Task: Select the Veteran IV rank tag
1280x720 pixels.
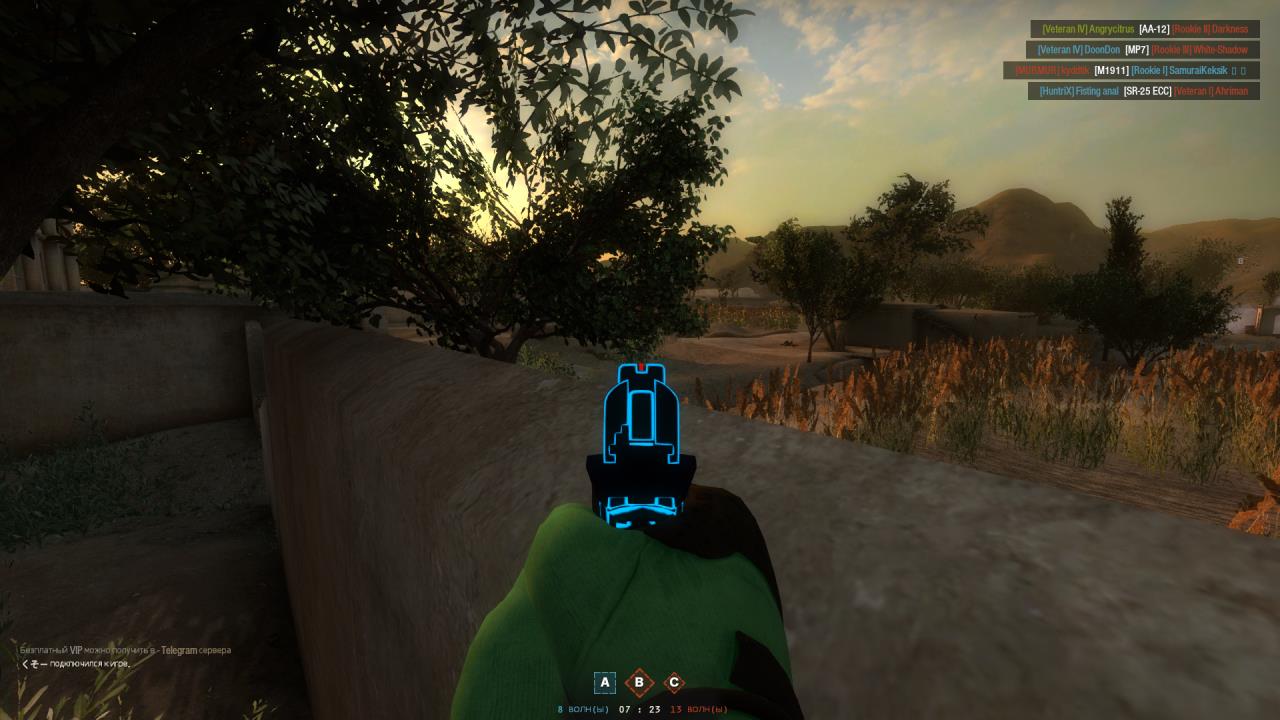Action: point(1067,29)
